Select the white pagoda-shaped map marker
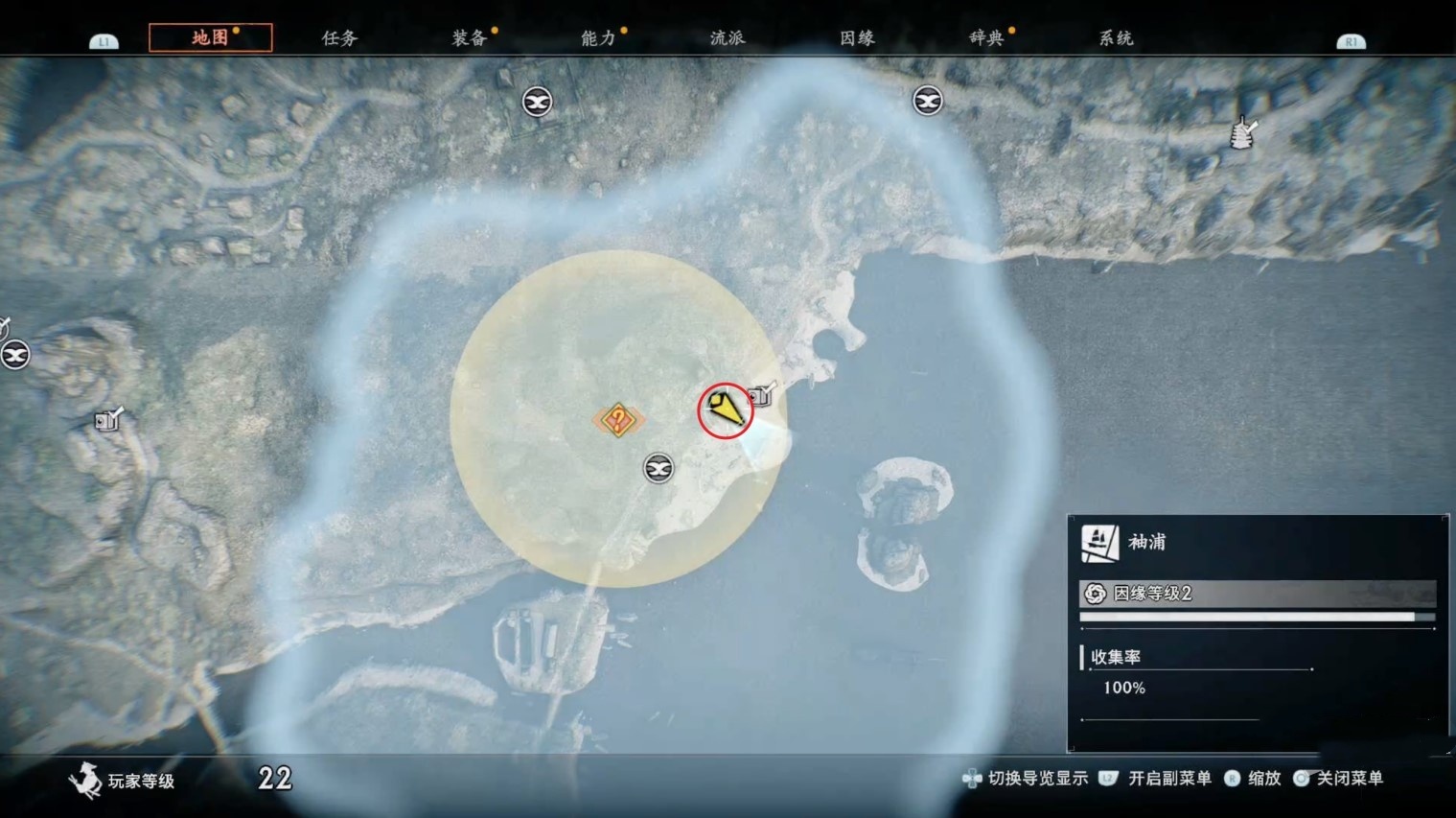This screenshot has height=818, width=1456. pyautogui.click(x=1242, y=133)
